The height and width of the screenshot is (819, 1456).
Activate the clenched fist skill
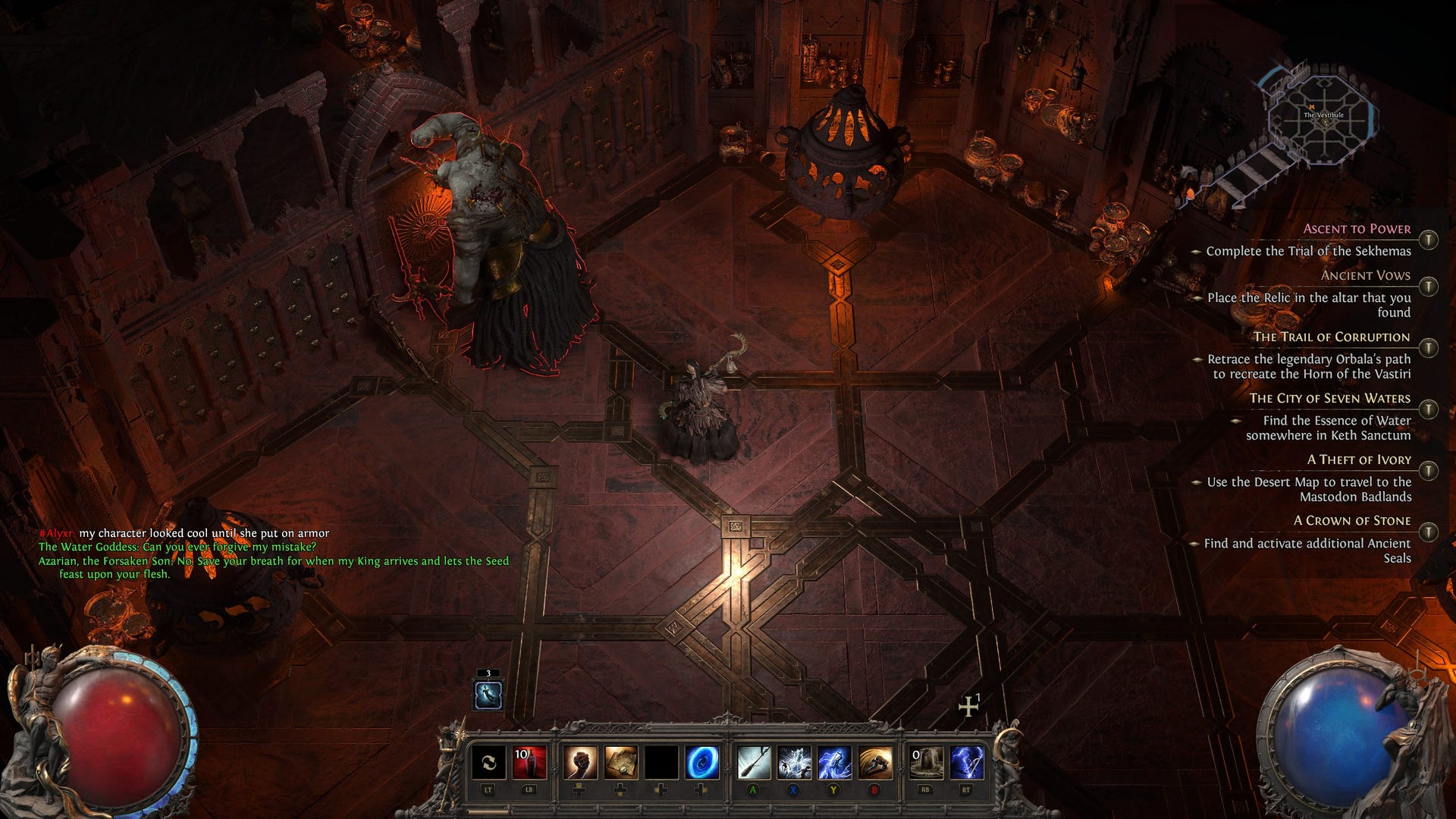pyautogui.click(x=579, y=762)
